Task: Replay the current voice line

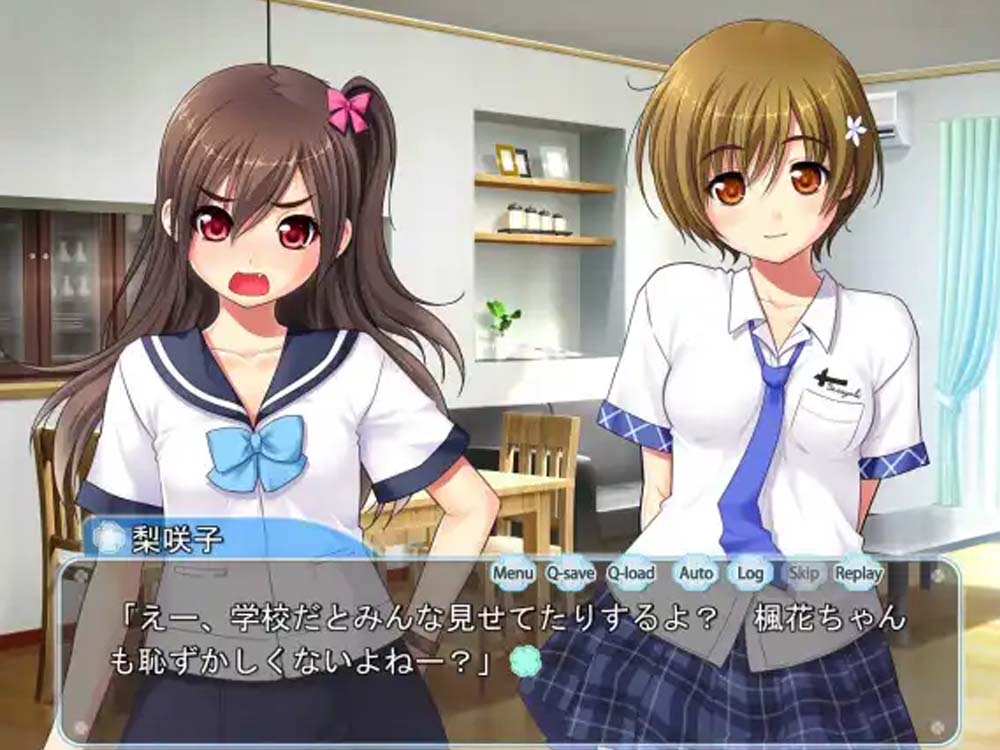Action: (x=858, y=573)
